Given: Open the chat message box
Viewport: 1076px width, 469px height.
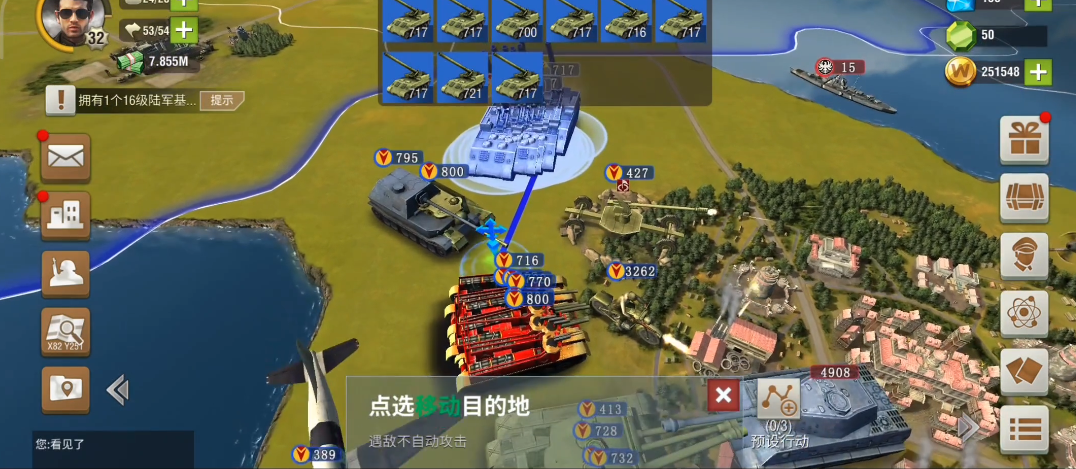Looking at the screenshot, I should pyautogui.click(x=112, y=448).
